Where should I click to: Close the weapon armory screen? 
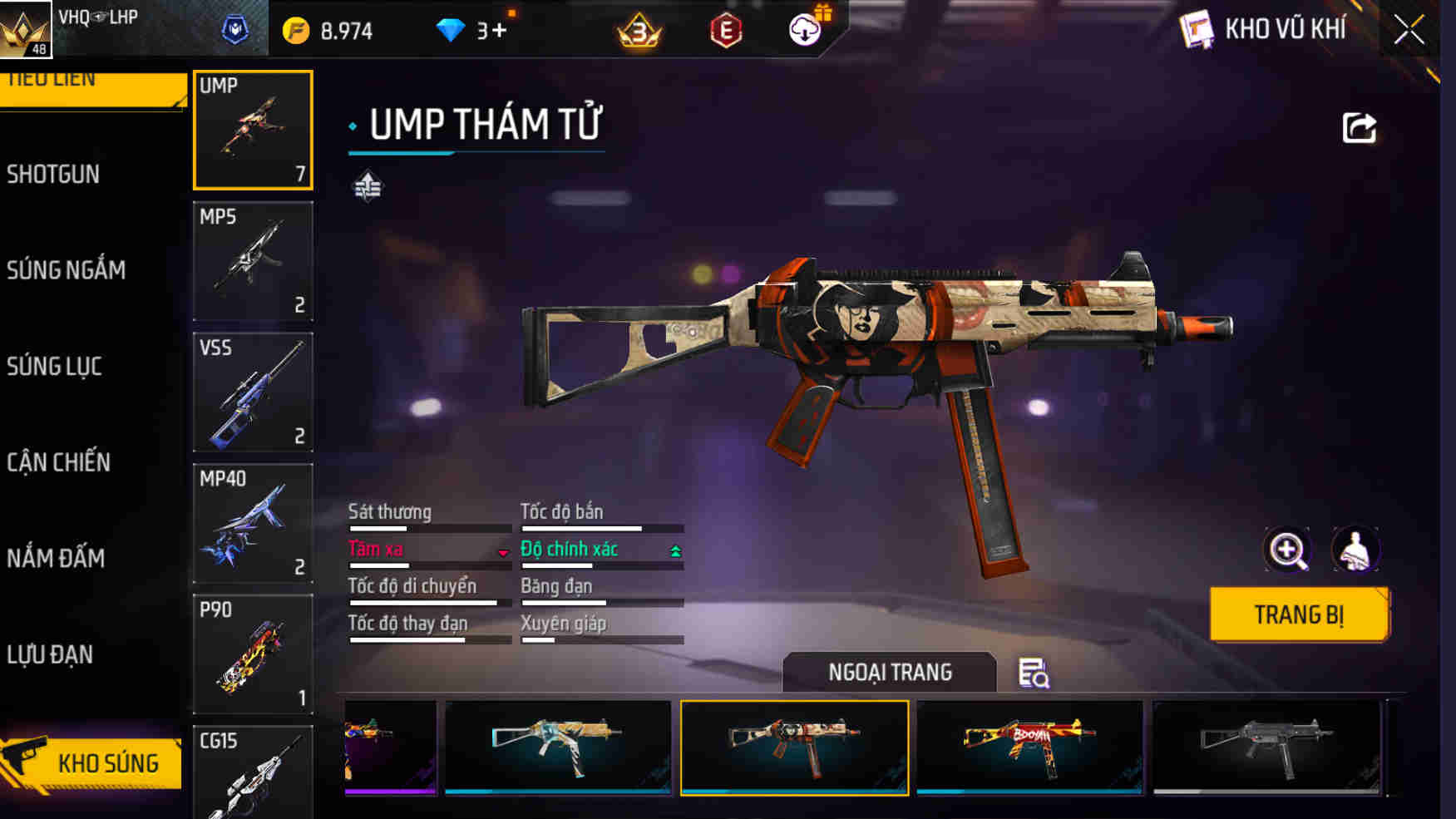(x=1409, y=31)
